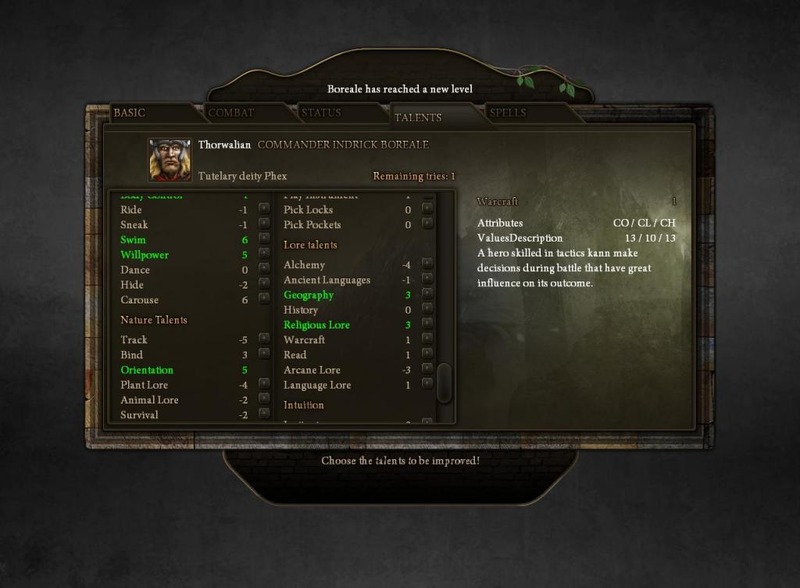Image resolution: width=800 pixels, height=588 pixels.
Task: Raise the Alchemy talent using its button
Action: (x=427, y=265)
